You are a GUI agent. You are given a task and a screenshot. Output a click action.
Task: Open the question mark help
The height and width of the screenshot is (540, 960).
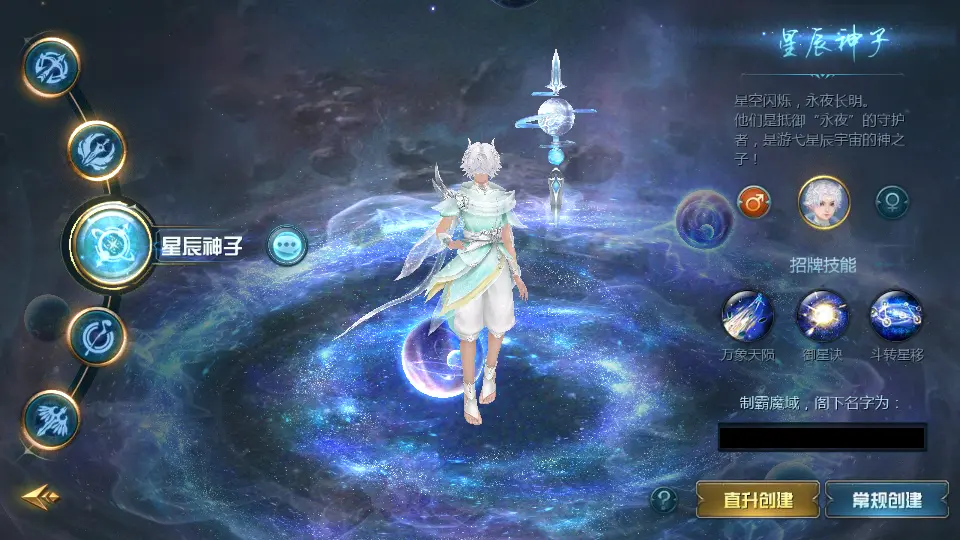[x=664, y=499]
